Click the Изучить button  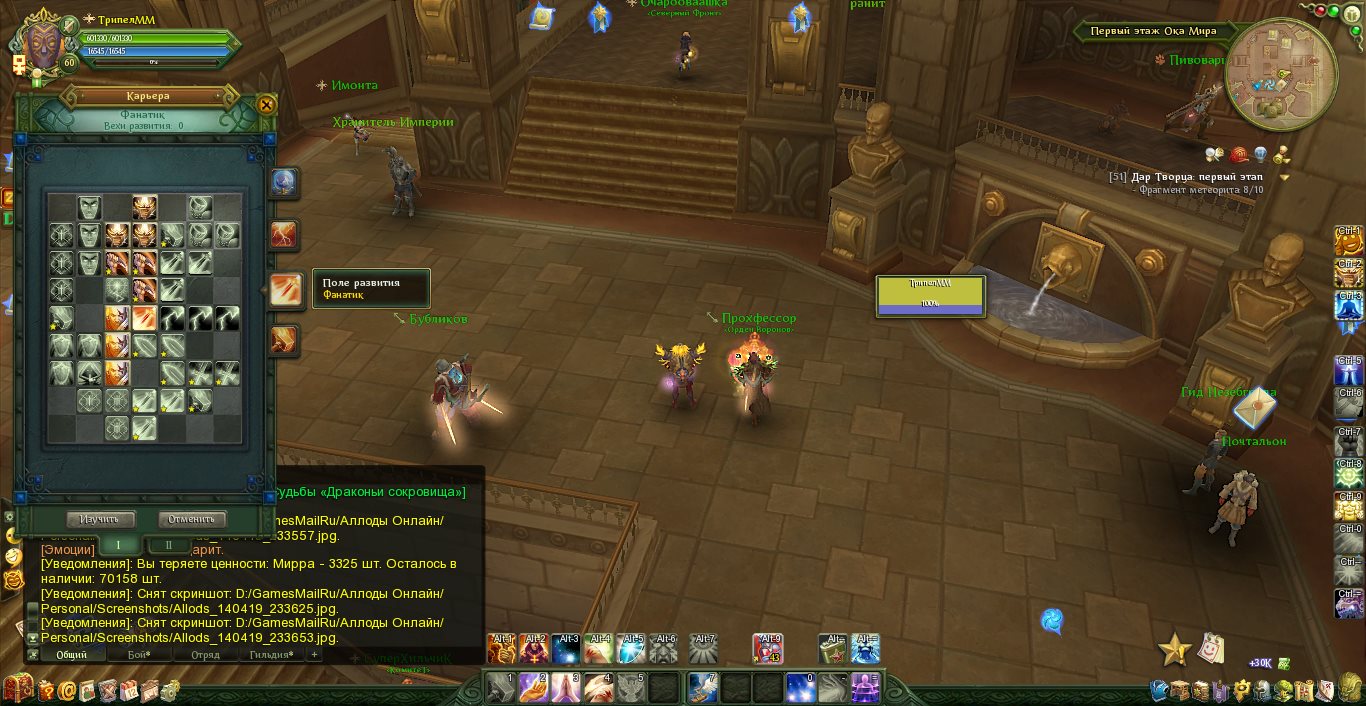(100, 519)
